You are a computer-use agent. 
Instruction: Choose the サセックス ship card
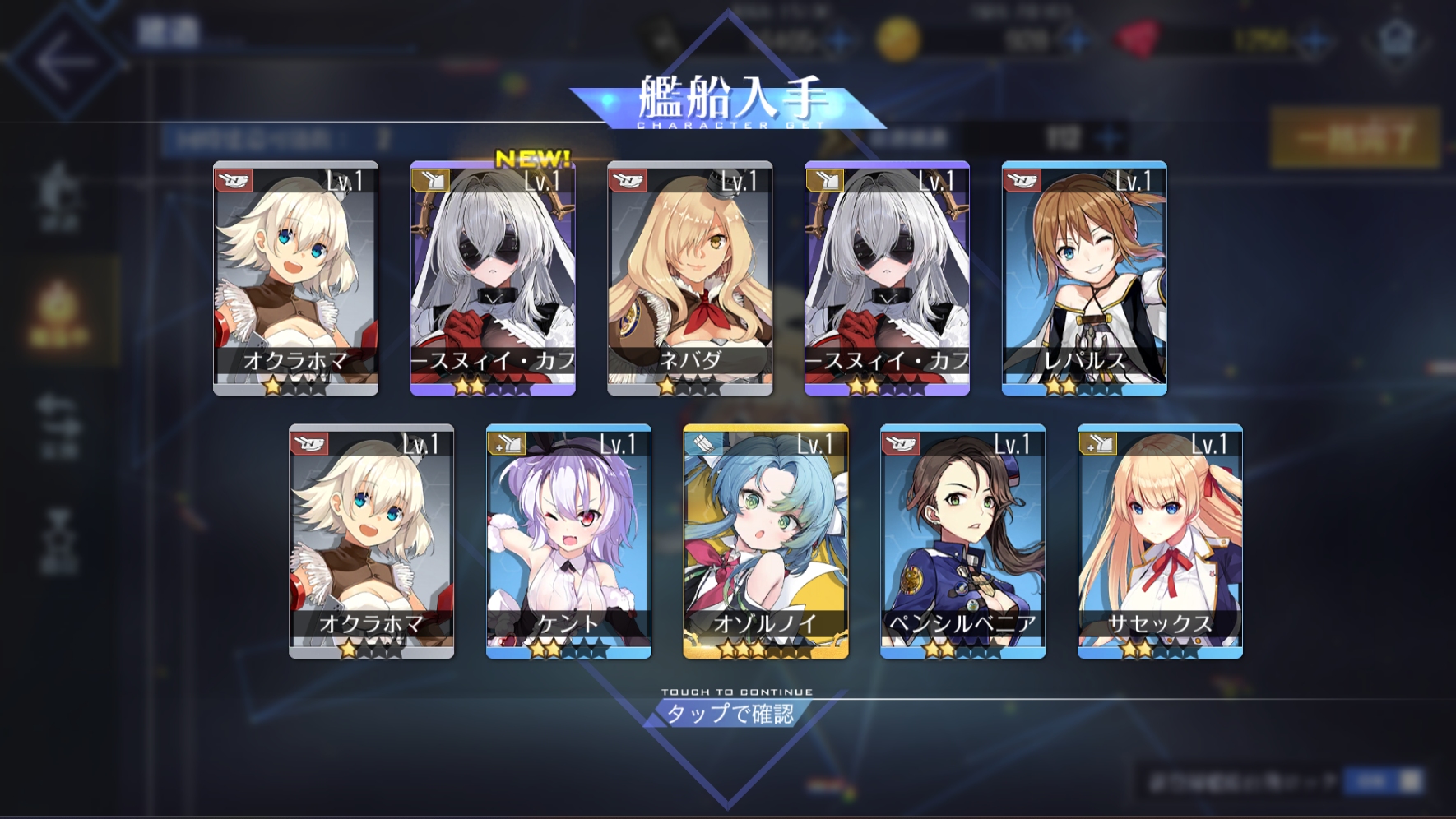pyautogui.click(x=1160, y=541)
